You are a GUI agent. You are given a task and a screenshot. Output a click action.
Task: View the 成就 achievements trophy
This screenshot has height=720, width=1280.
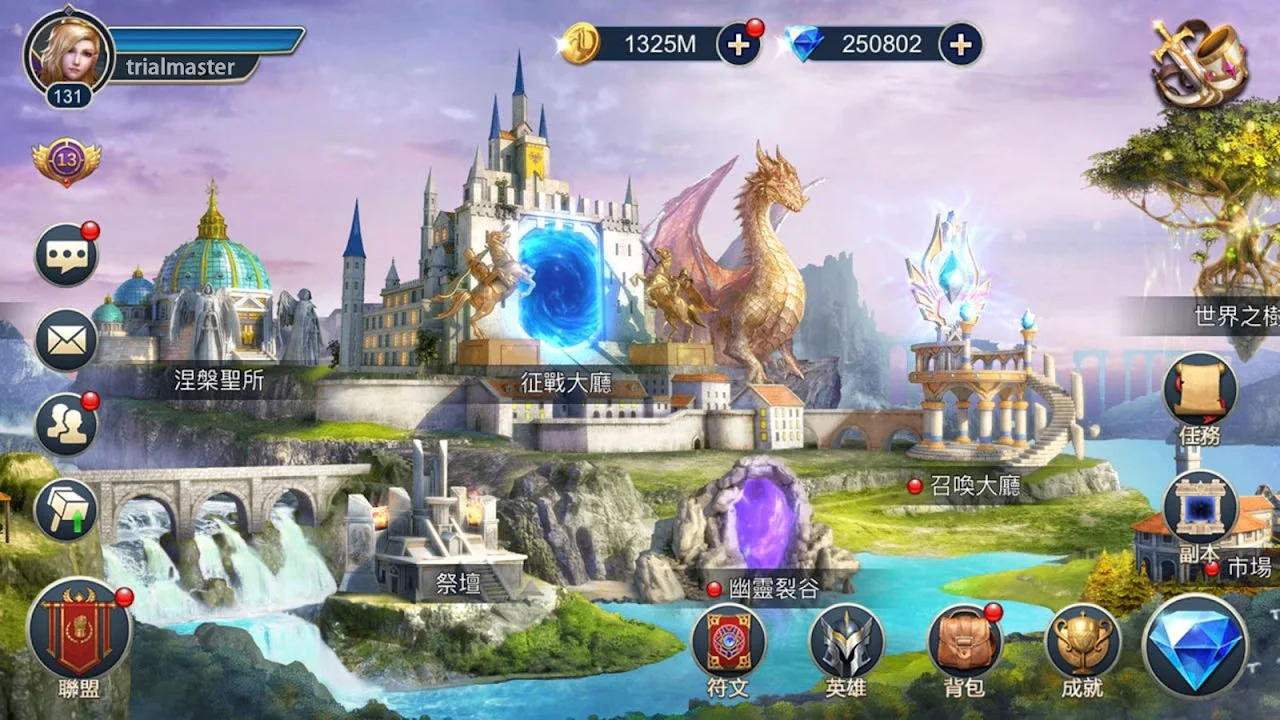coord(1082,642)
